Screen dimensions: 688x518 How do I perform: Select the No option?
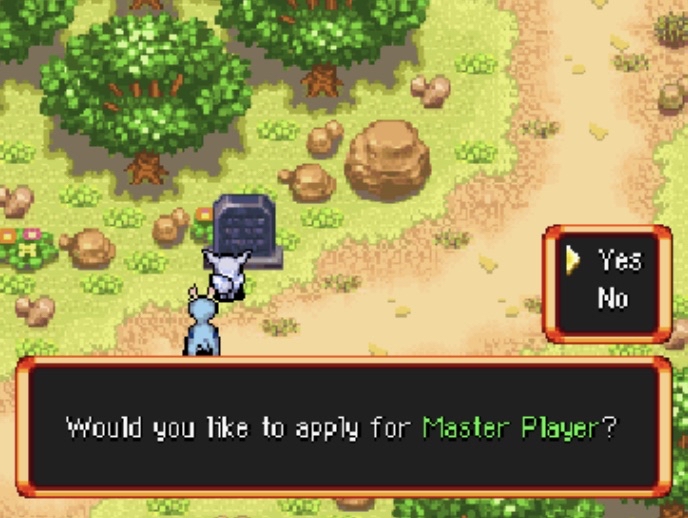(x=613, y=297)
